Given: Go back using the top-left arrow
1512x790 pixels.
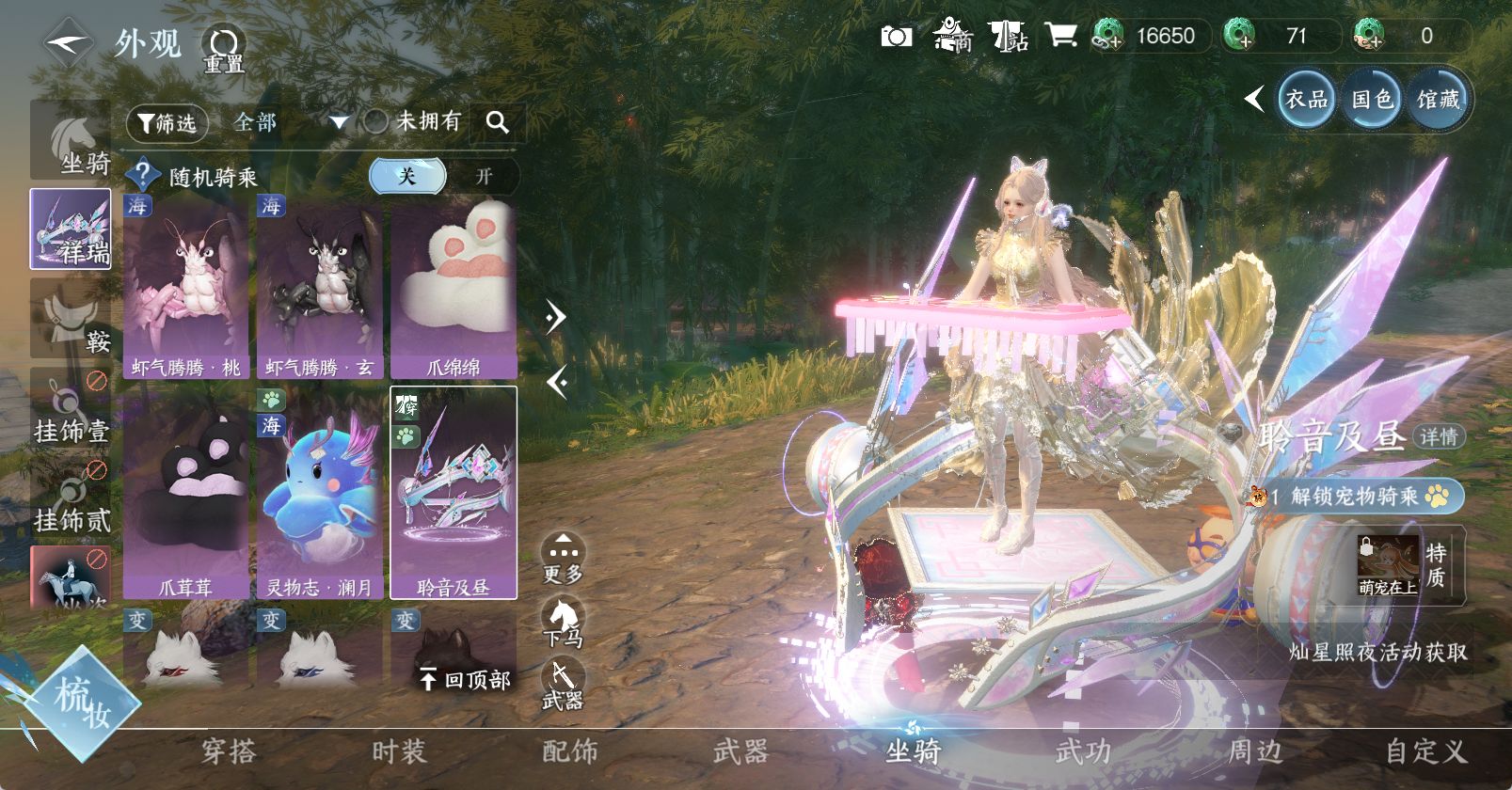Looking at the screenshot, I should [68, 42].
